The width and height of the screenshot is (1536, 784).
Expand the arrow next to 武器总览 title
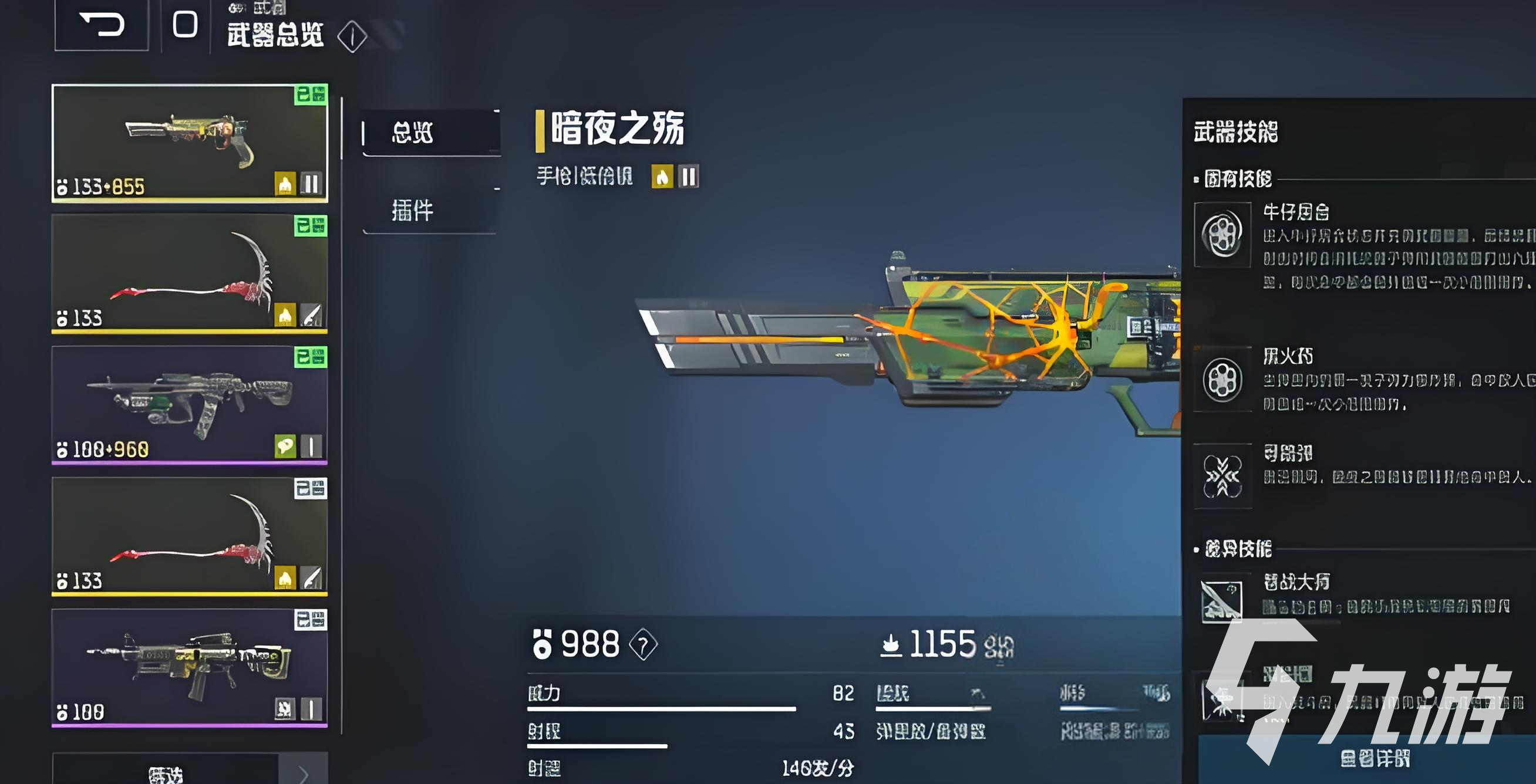351,37
